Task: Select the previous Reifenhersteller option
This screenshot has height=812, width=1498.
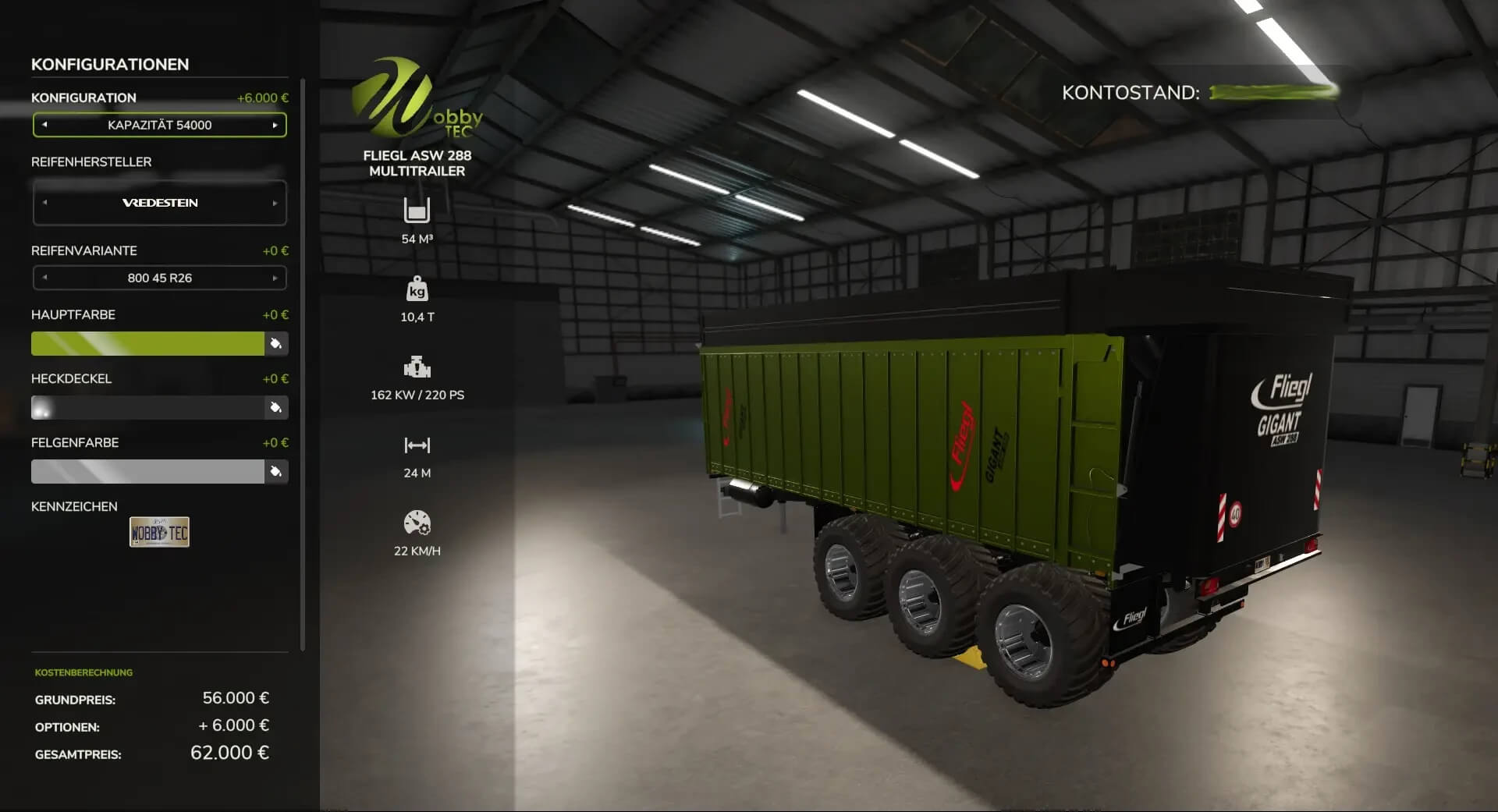Action: (x=44, y=202)
